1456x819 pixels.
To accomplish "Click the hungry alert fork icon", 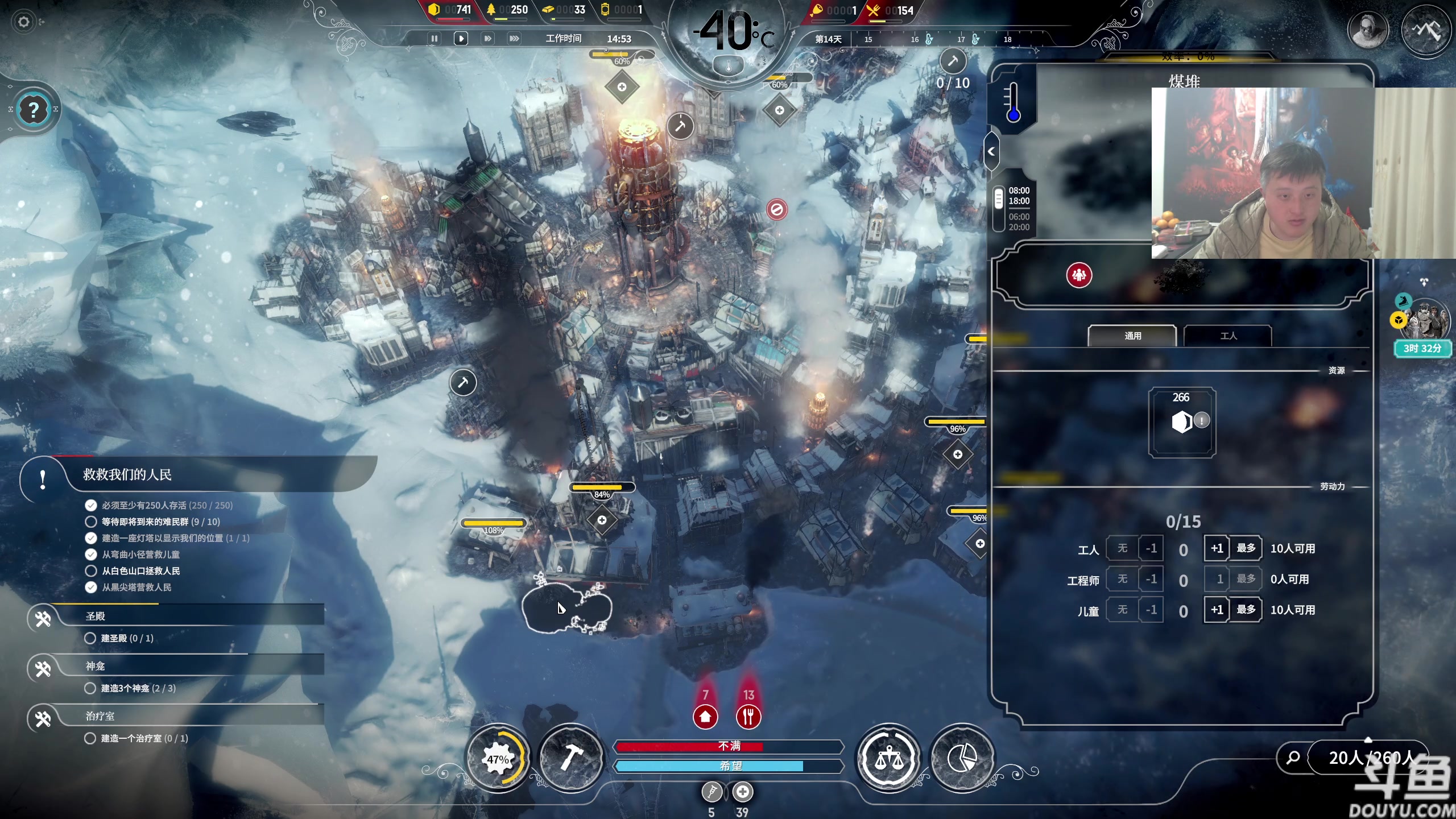I will tap(748, 717).
